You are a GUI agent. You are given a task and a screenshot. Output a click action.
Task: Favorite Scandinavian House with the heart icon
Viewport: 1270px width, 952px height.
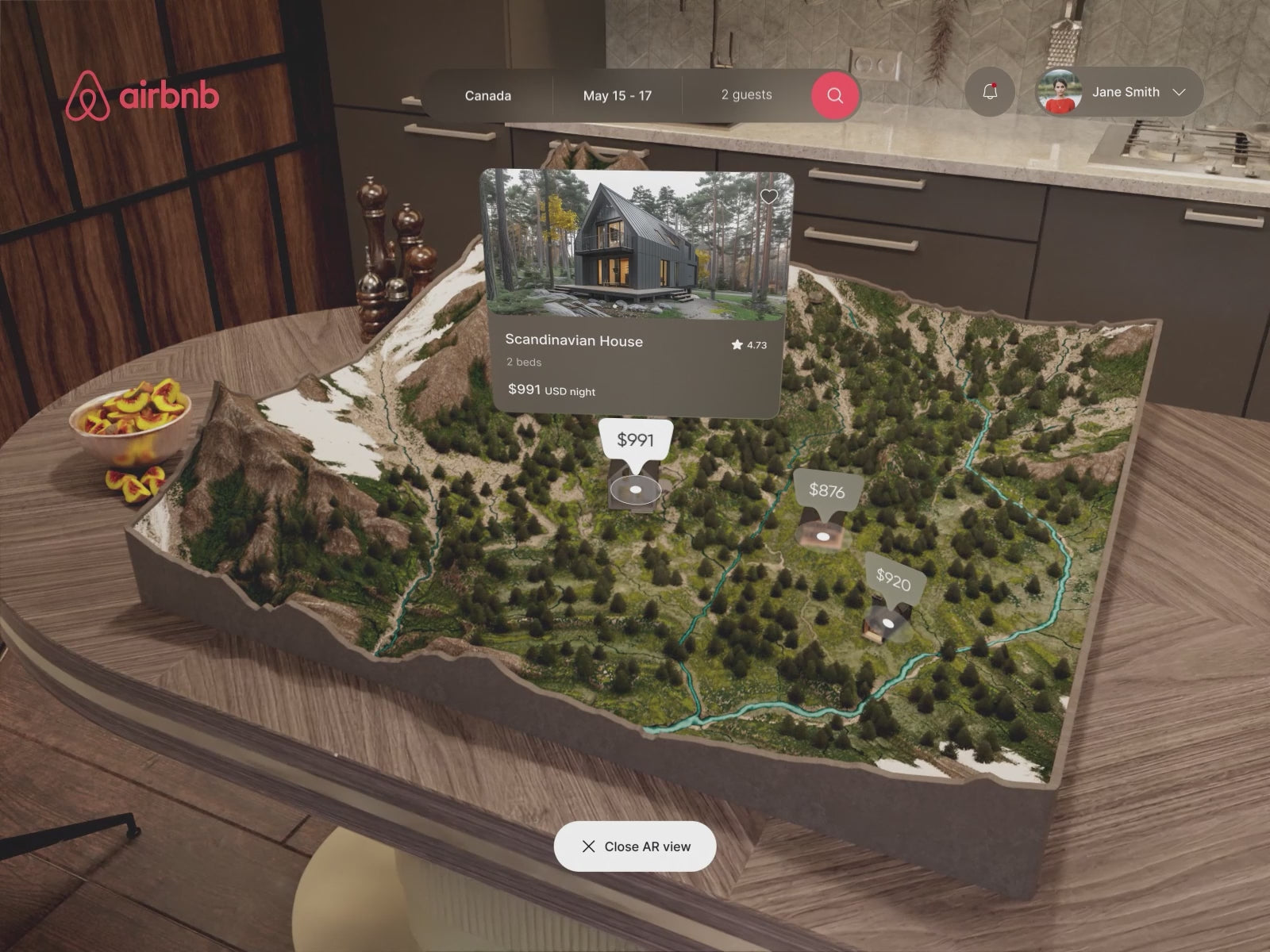pos(768,197)
